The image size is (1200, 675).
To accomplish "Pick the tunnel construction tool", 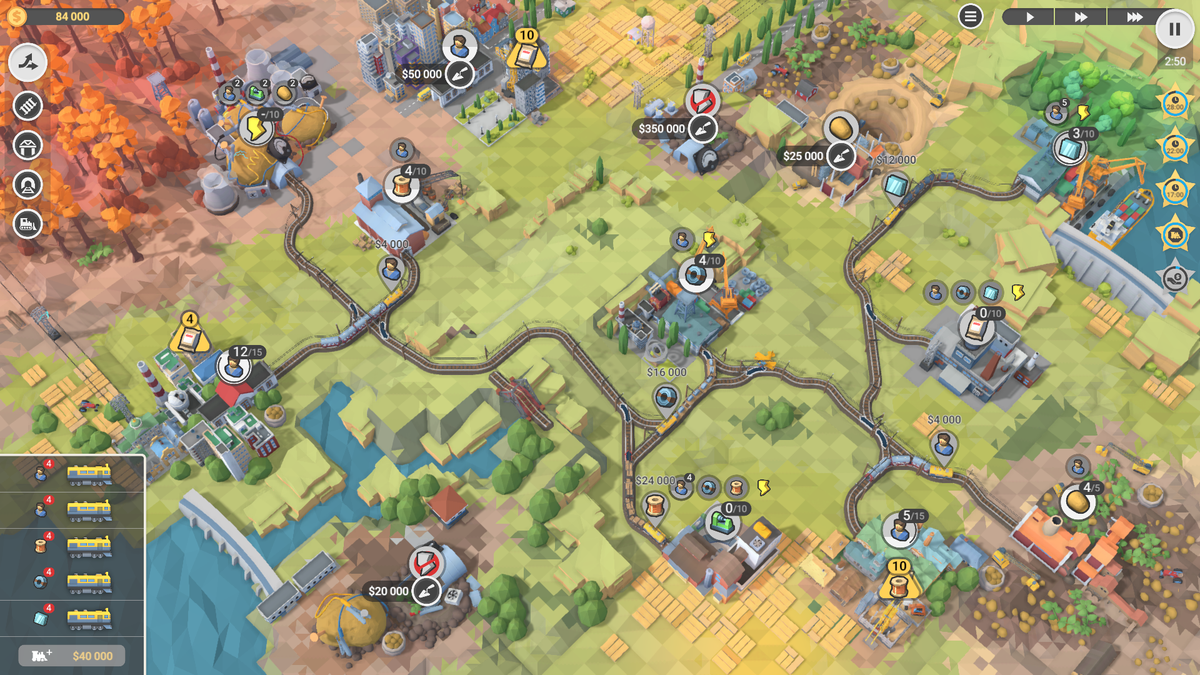I will pos(29,185).
